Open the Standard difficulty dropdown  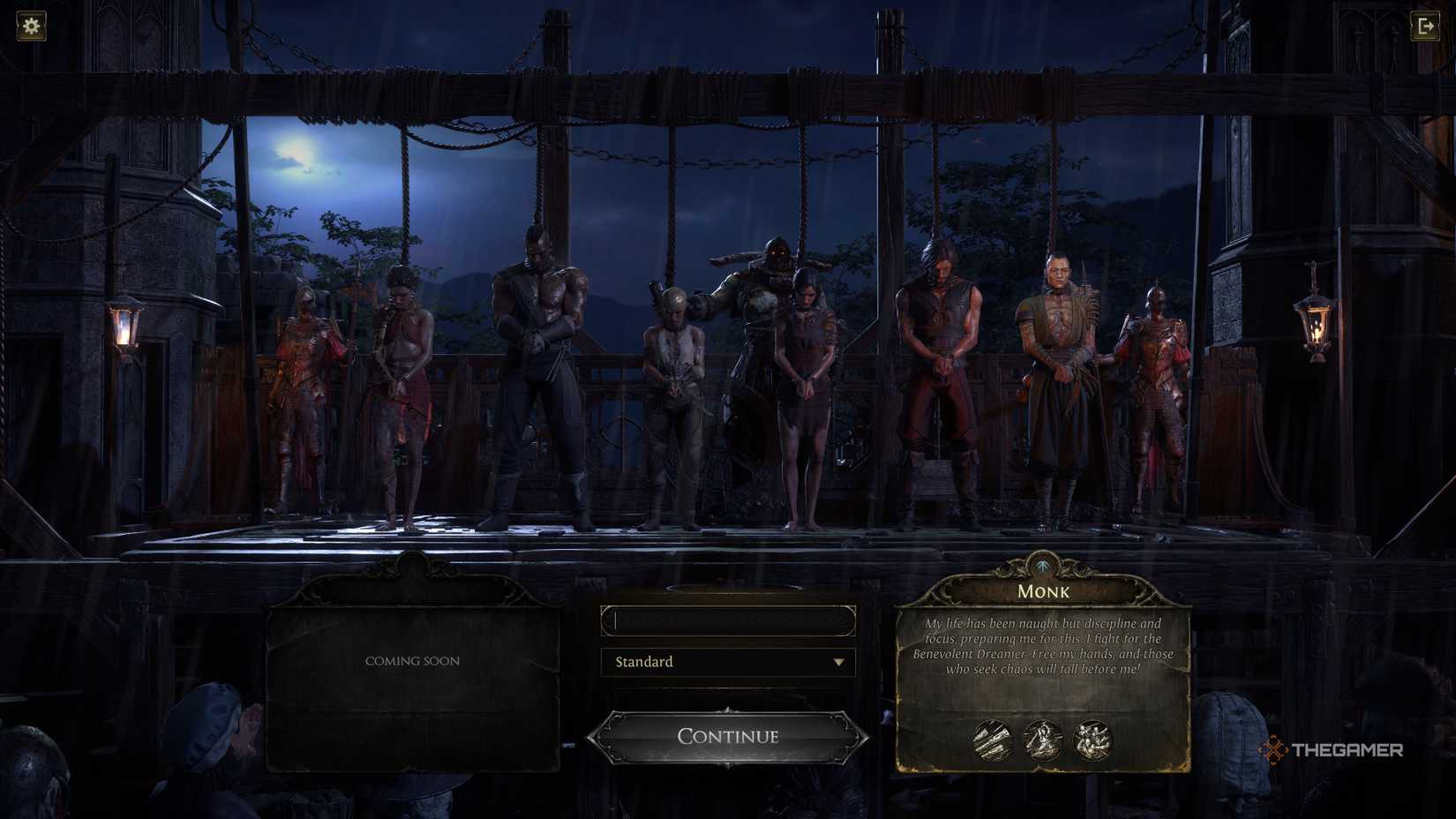728,662
